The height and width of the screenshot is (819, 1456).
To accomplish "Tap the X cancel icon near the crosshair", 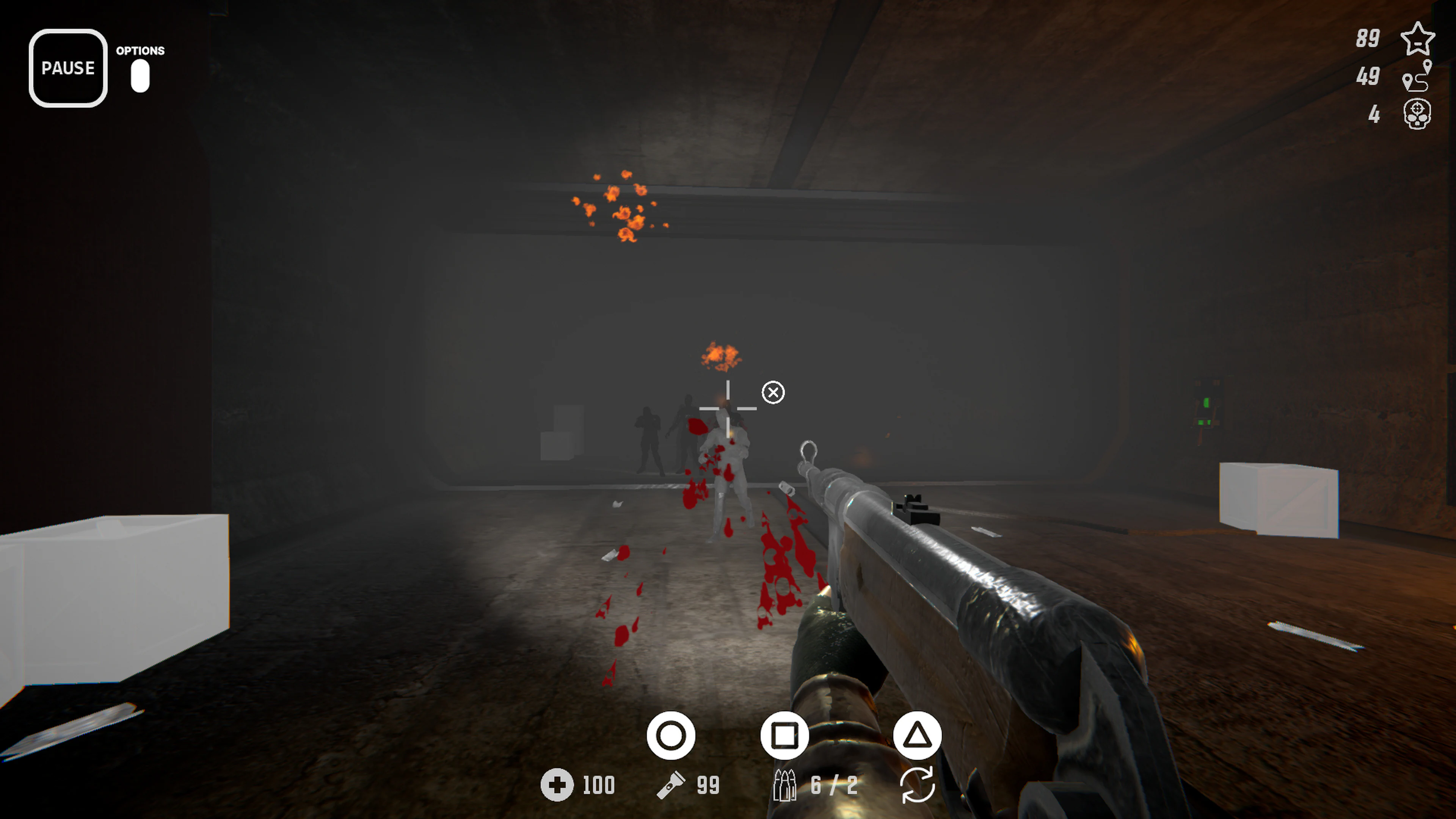I will [773, 392].
